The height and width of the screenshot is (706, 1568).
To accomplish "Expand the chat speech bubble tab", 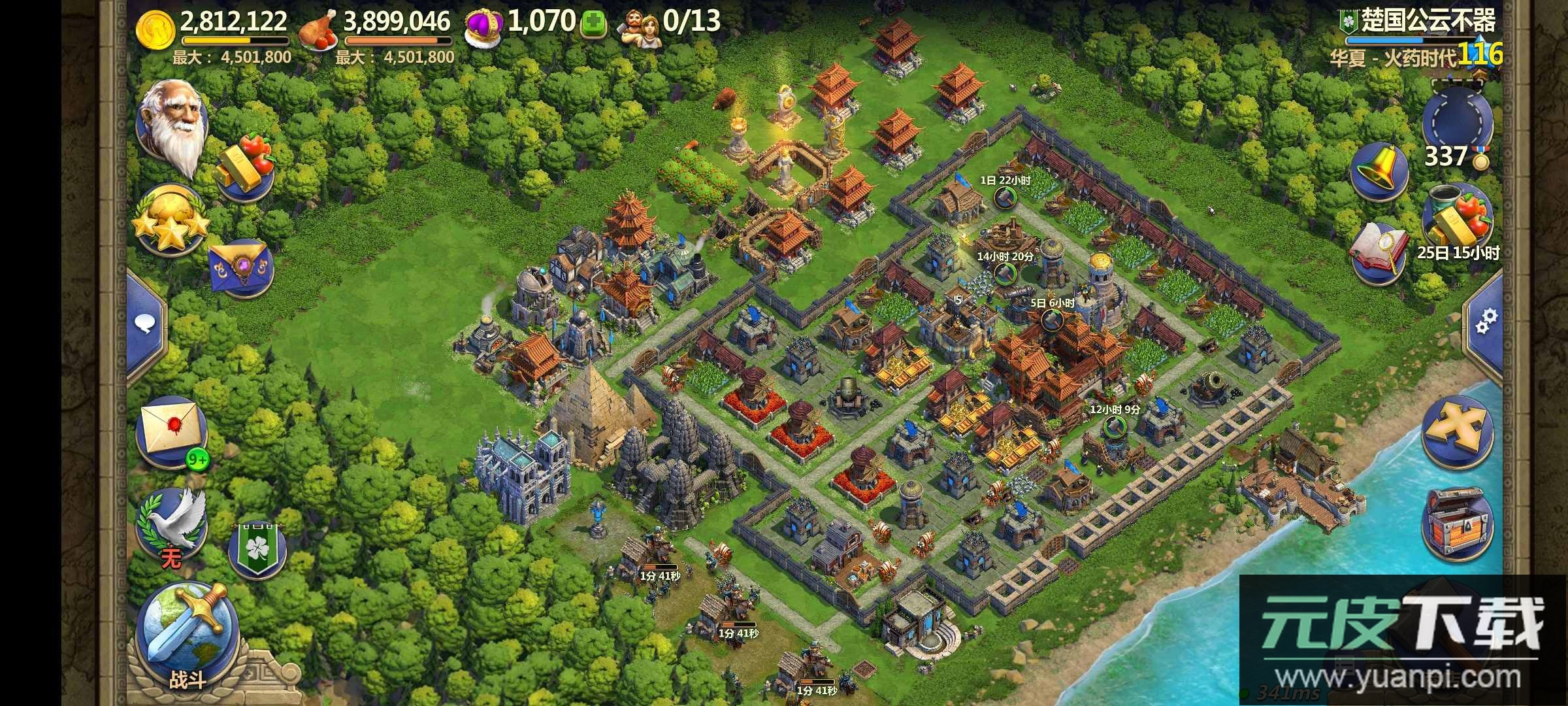I will tap(146, 324).
